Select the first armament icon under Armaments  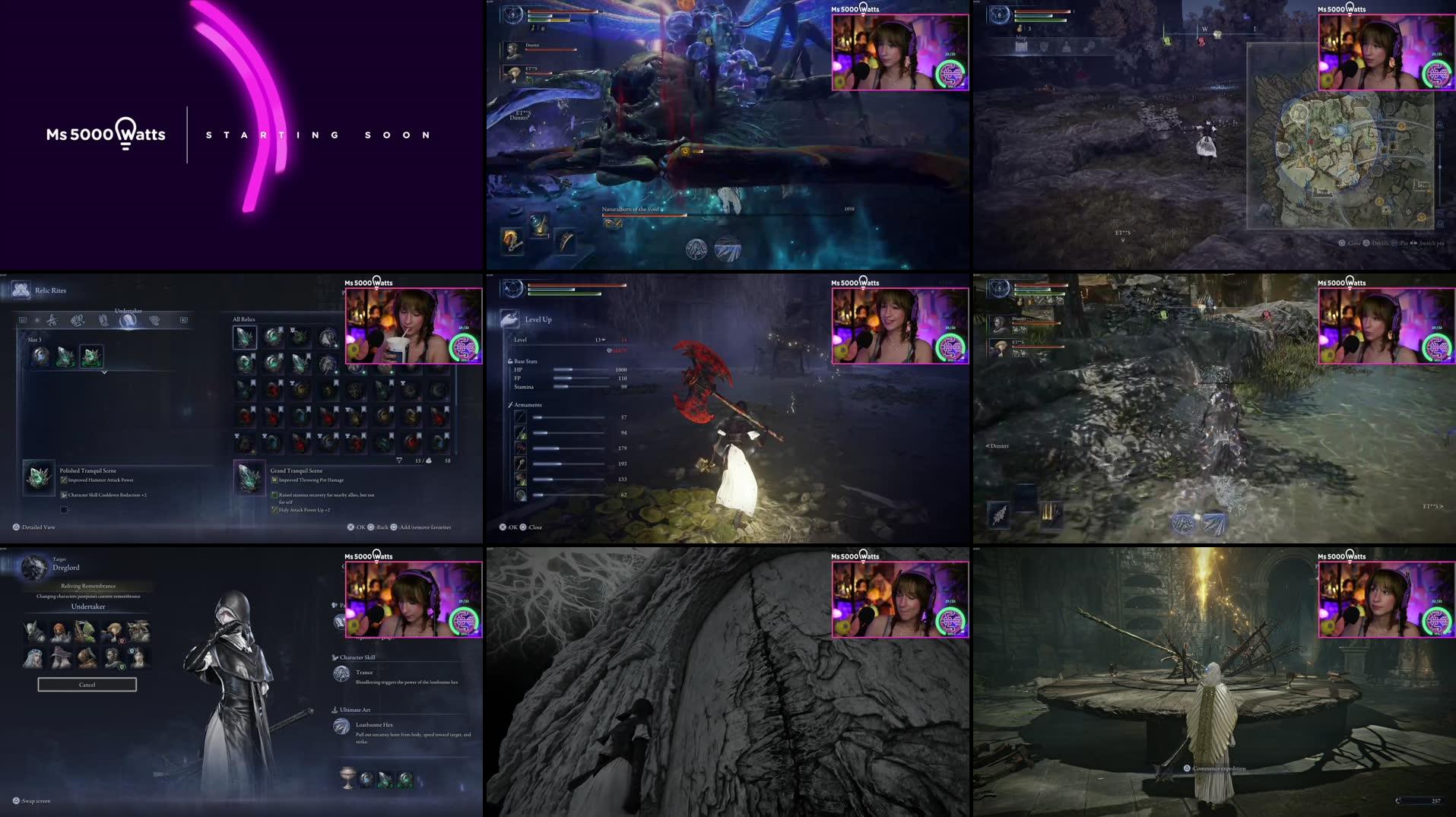coord(520,416)
